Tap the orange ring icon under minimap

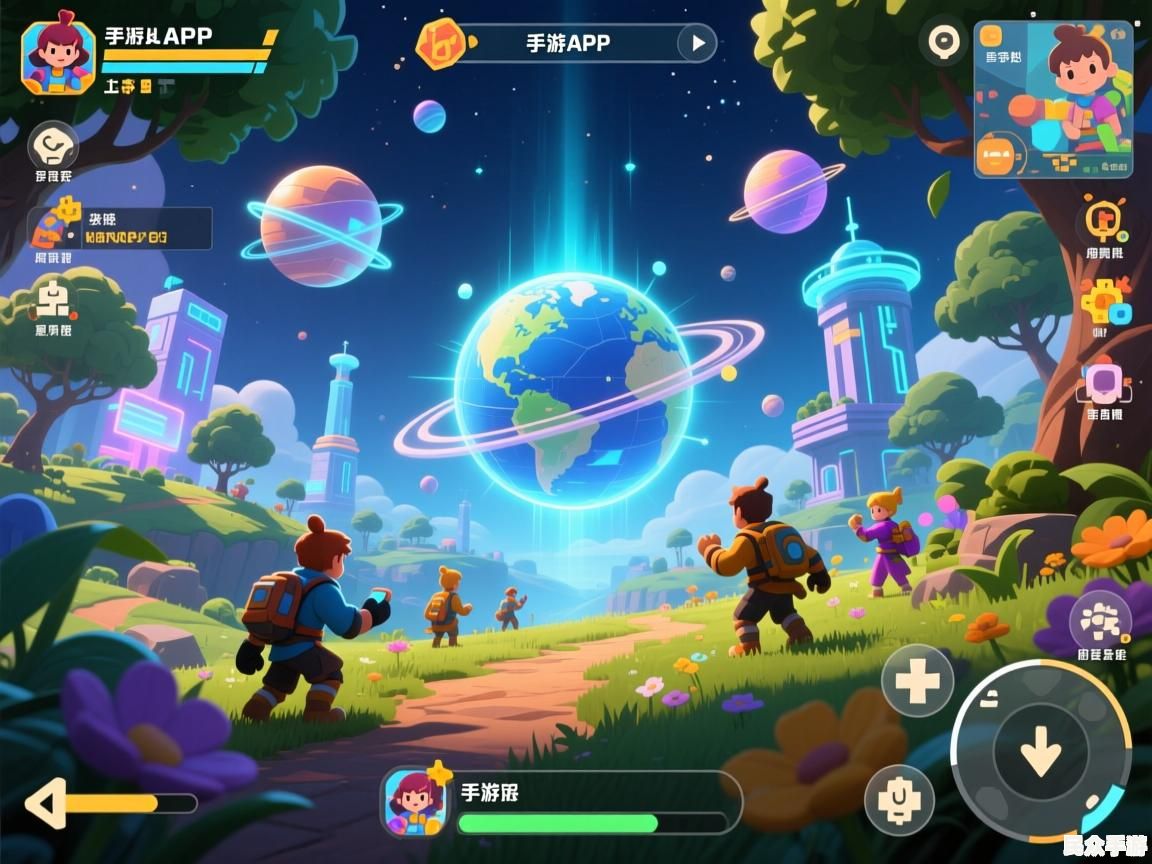pyautogui.click(x=1104, y=221)
